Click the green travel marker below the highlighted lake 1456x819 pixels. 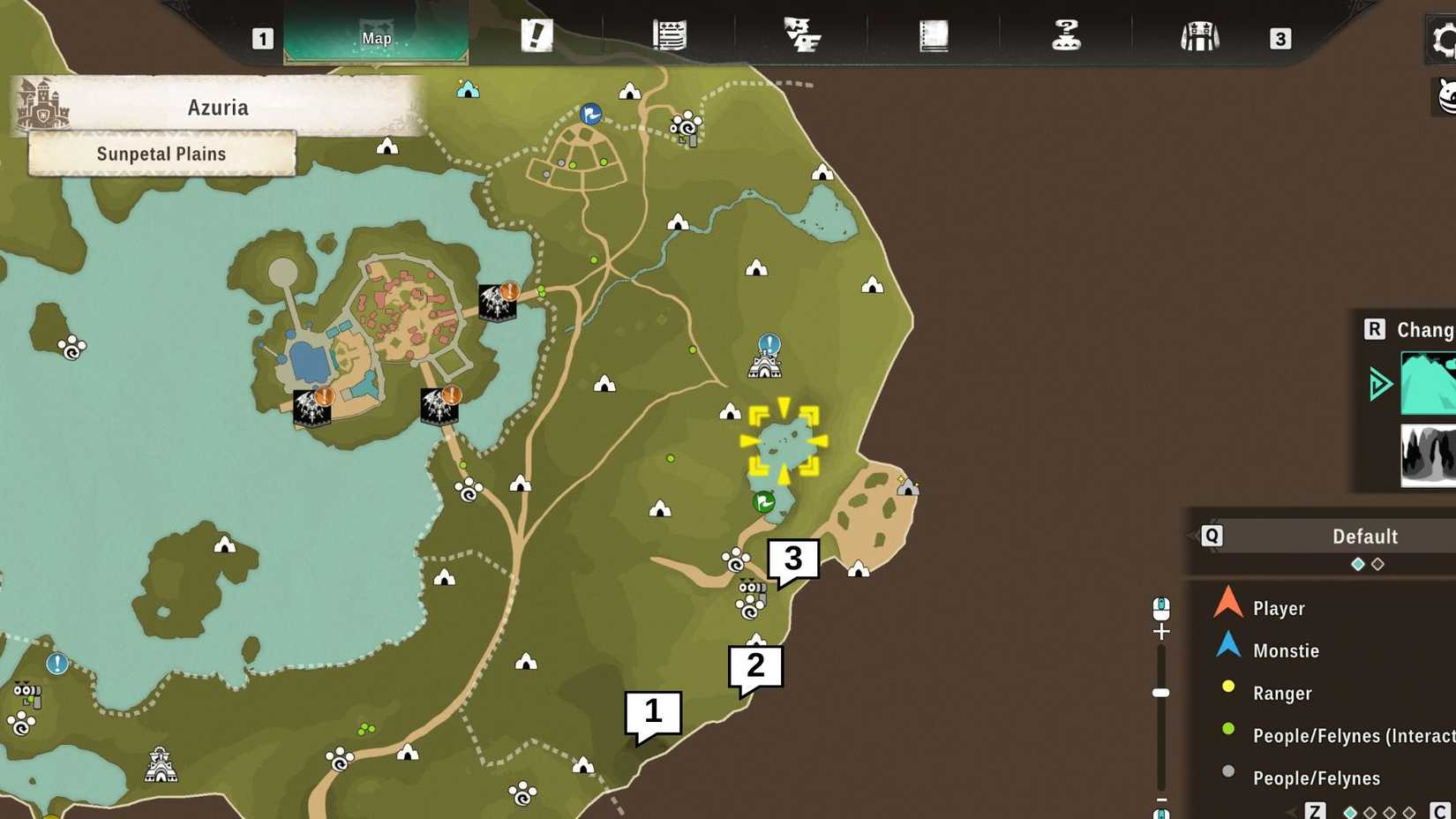click(x=764, y=501)
